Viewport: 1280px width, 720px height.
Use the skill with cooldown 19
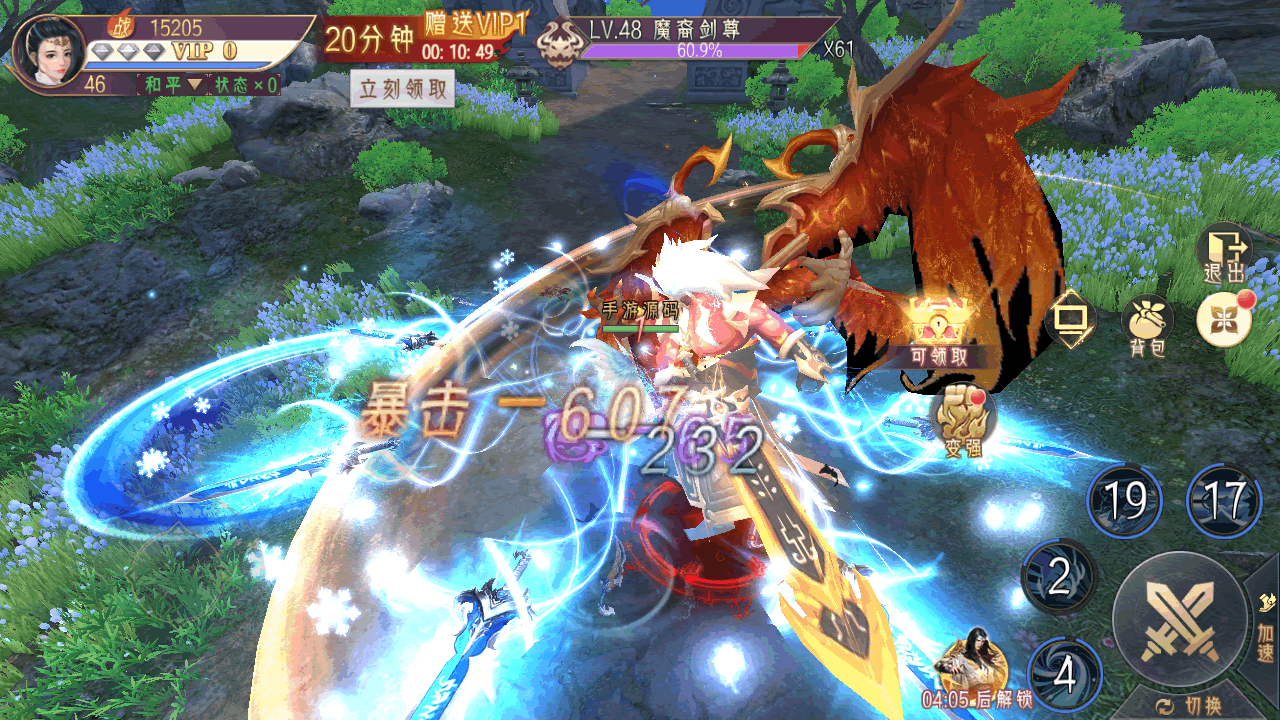point(1124,501)
